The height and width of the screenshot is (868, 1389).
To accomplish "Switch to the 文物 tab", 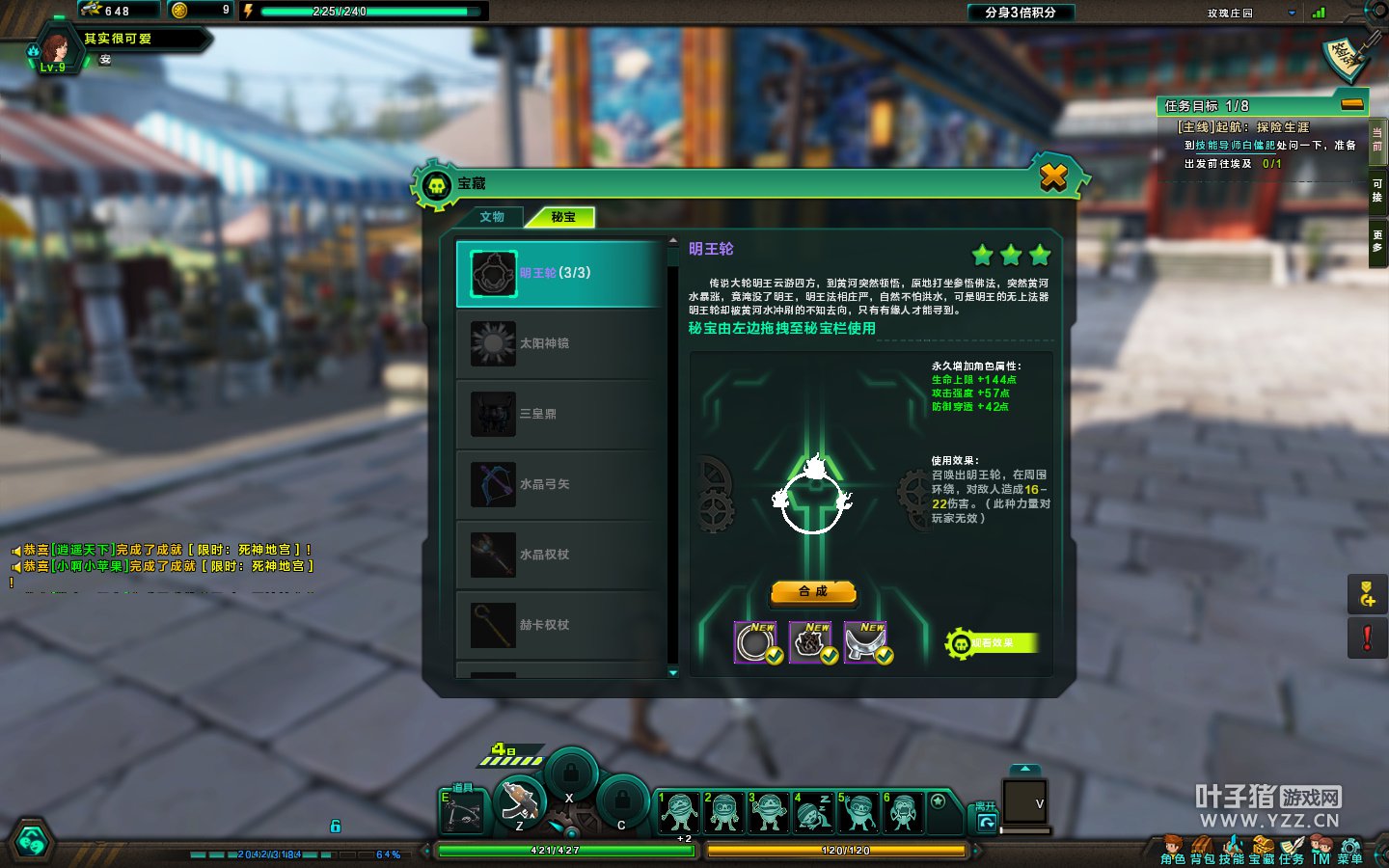I will [492, 217].
